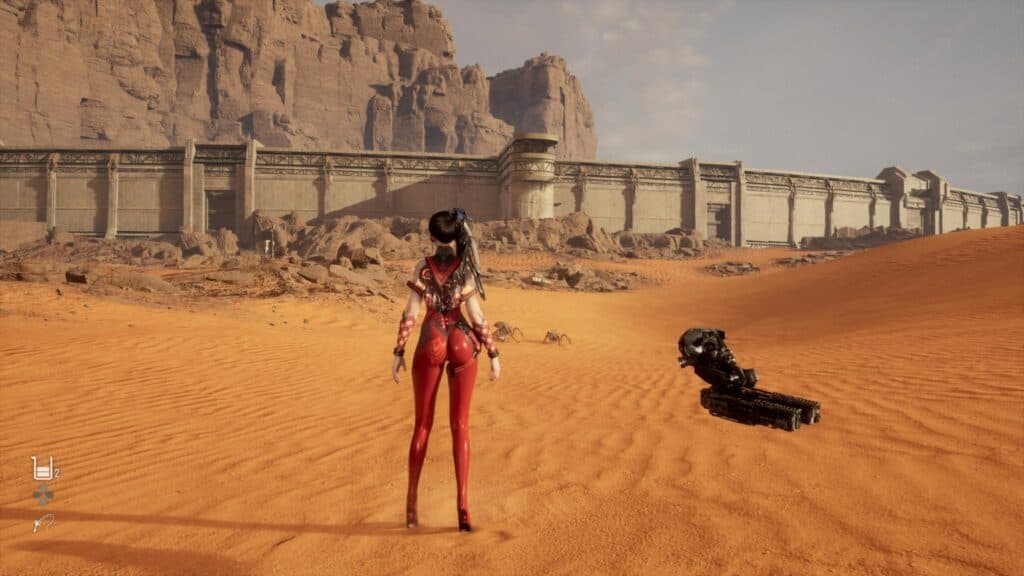Viewport: 1024px width, 576px height.
Task: Select the fishing rod icon
Action: pos(42,522)
